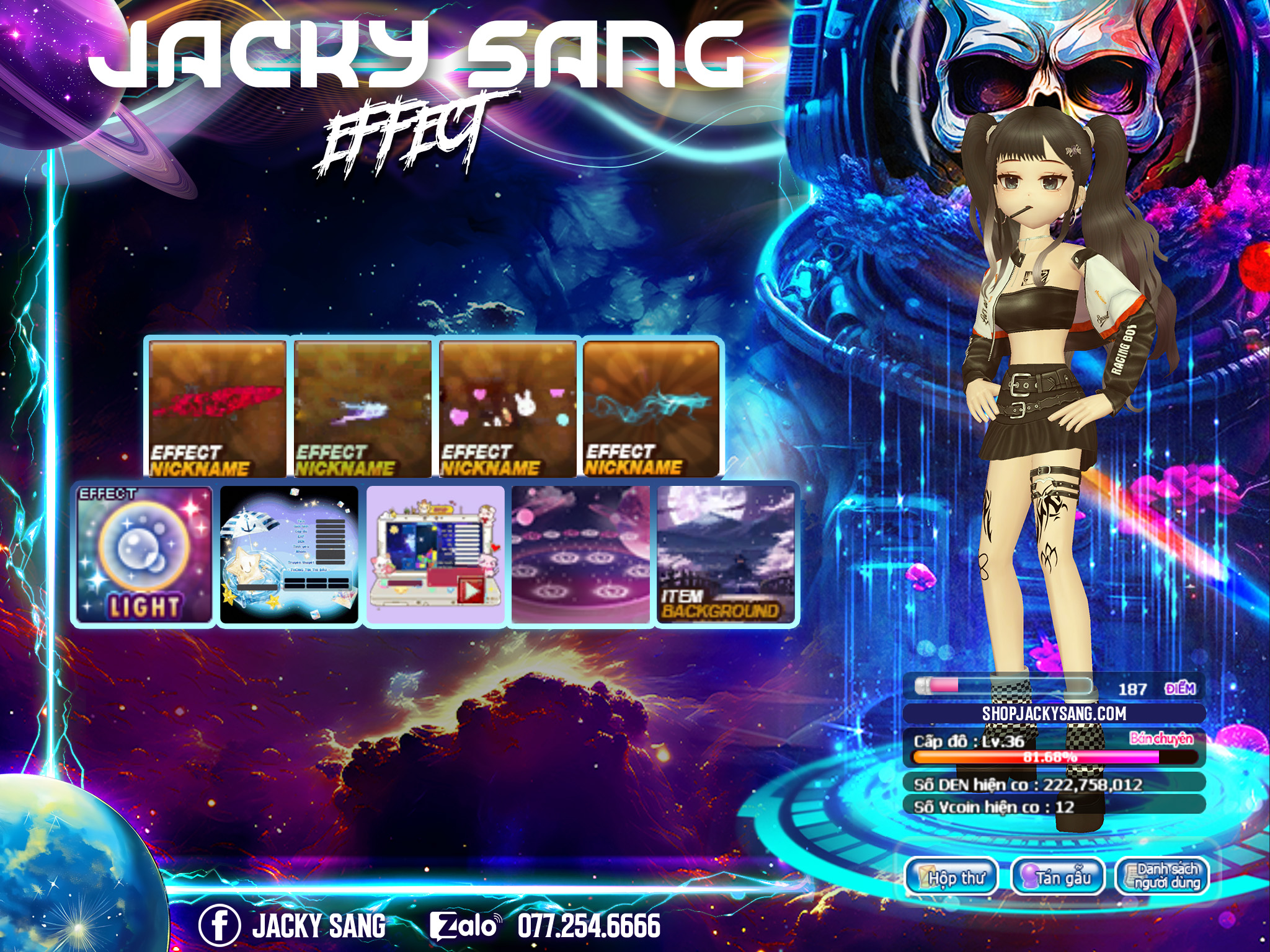Pick the pink moon dance stage item
Viewport: 1270px width, 952px height.
(x=580, y=555)
